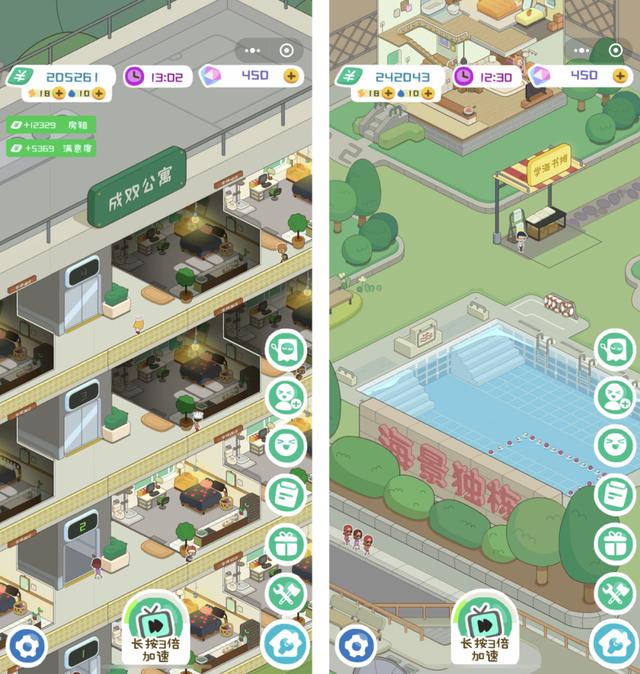Viewport: 640px width, 674px height.
Task: Select the laughing face icon in pool view
Action: pyautogui.click(x=614, y=446)
